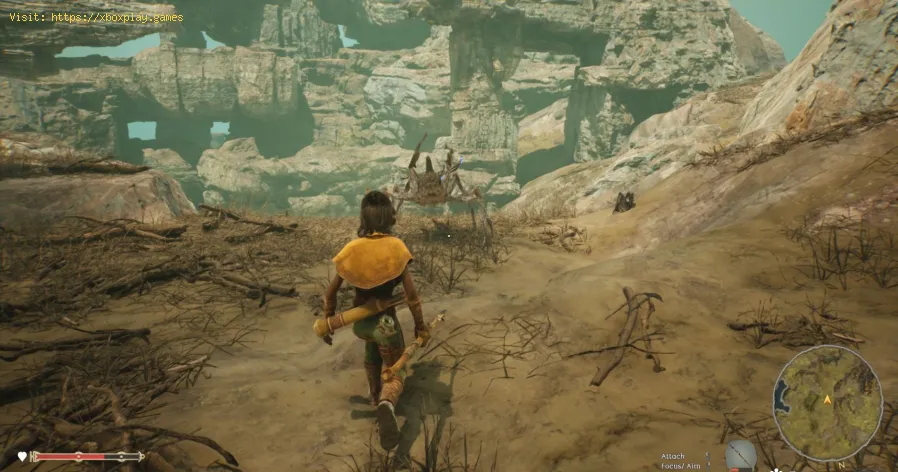
Task: Select the equipped bow weapon icon
Action: pyautogui.click(x=740, y=455)
